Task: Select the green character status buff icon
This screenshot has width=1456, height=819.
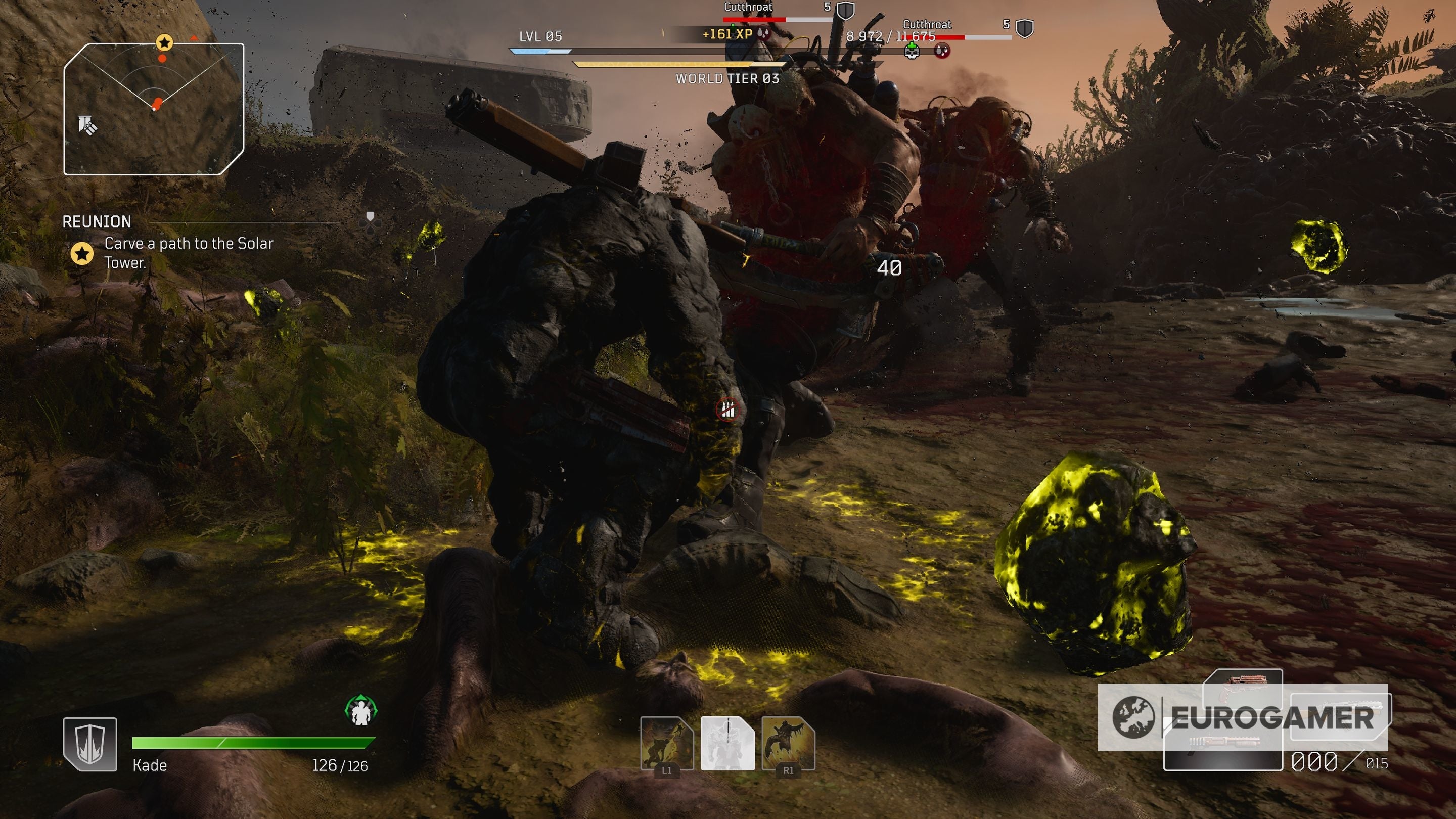Action: tap(360, 711)
